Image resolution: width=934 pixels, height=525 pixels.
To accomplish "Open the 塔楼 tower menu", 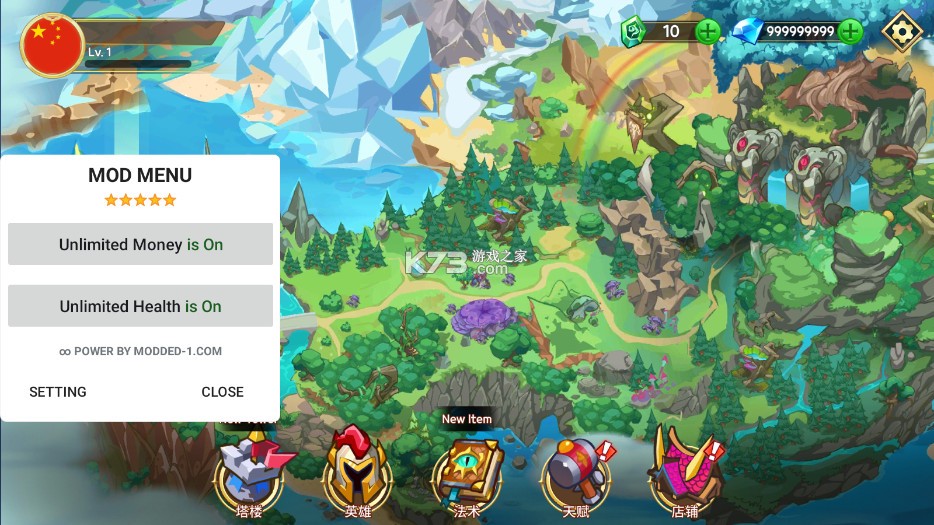I will click(x=250, y=472).
